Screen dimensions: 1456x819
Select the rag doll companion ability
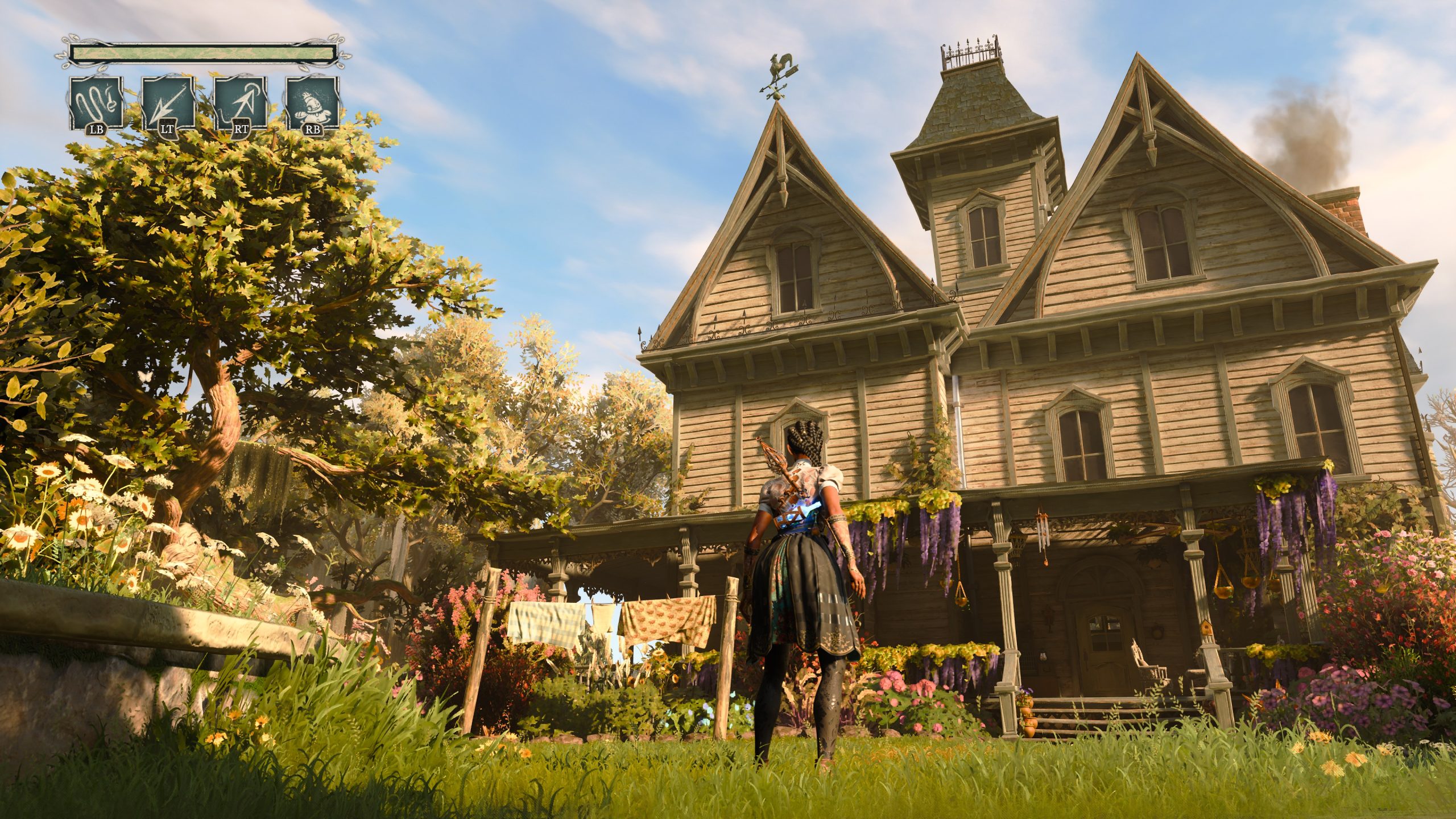coord(313,104)
